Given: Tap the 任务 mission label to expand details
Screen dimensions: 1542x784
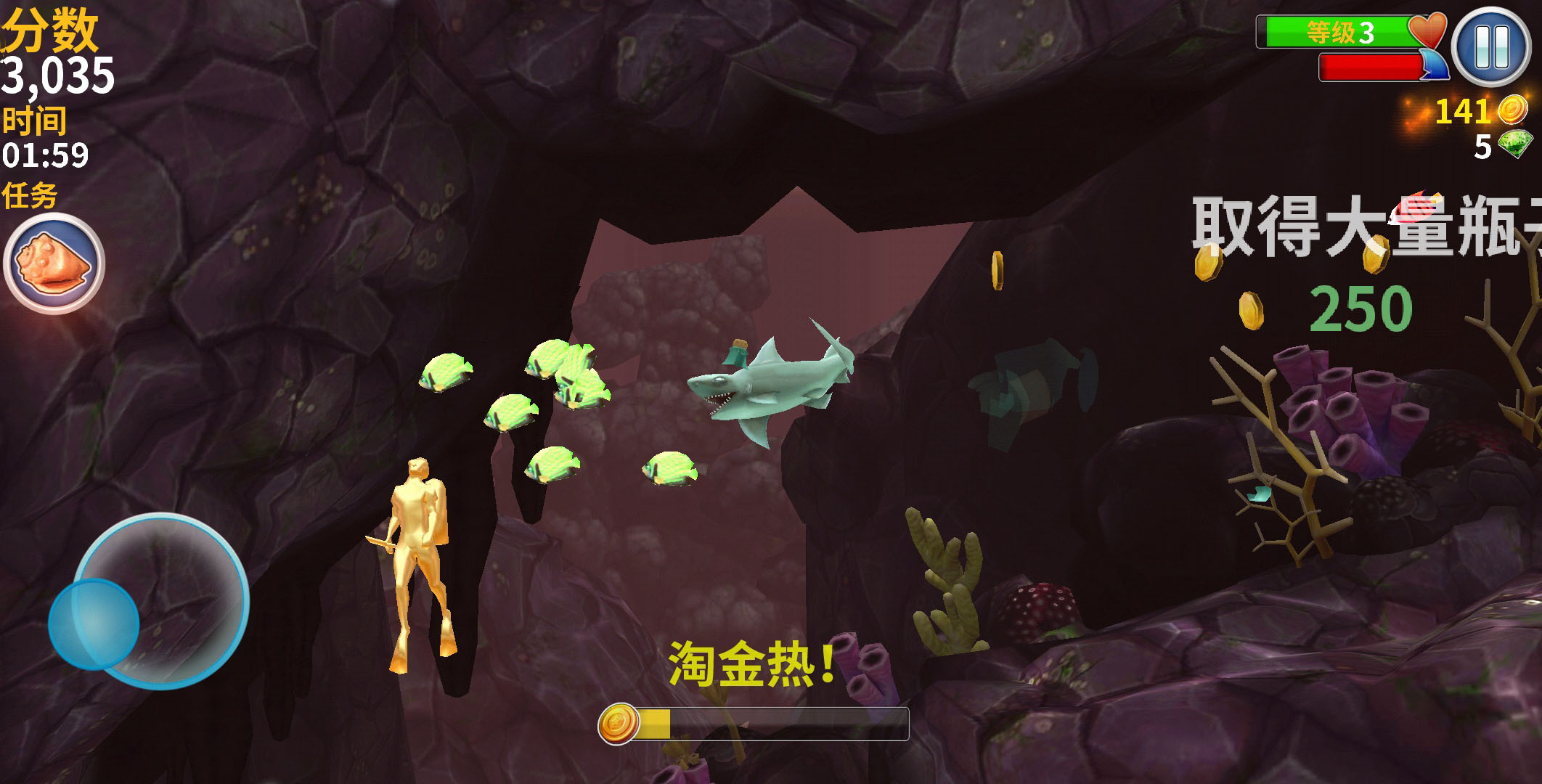Looking at the screenshot, I should (x=29, y=194).
